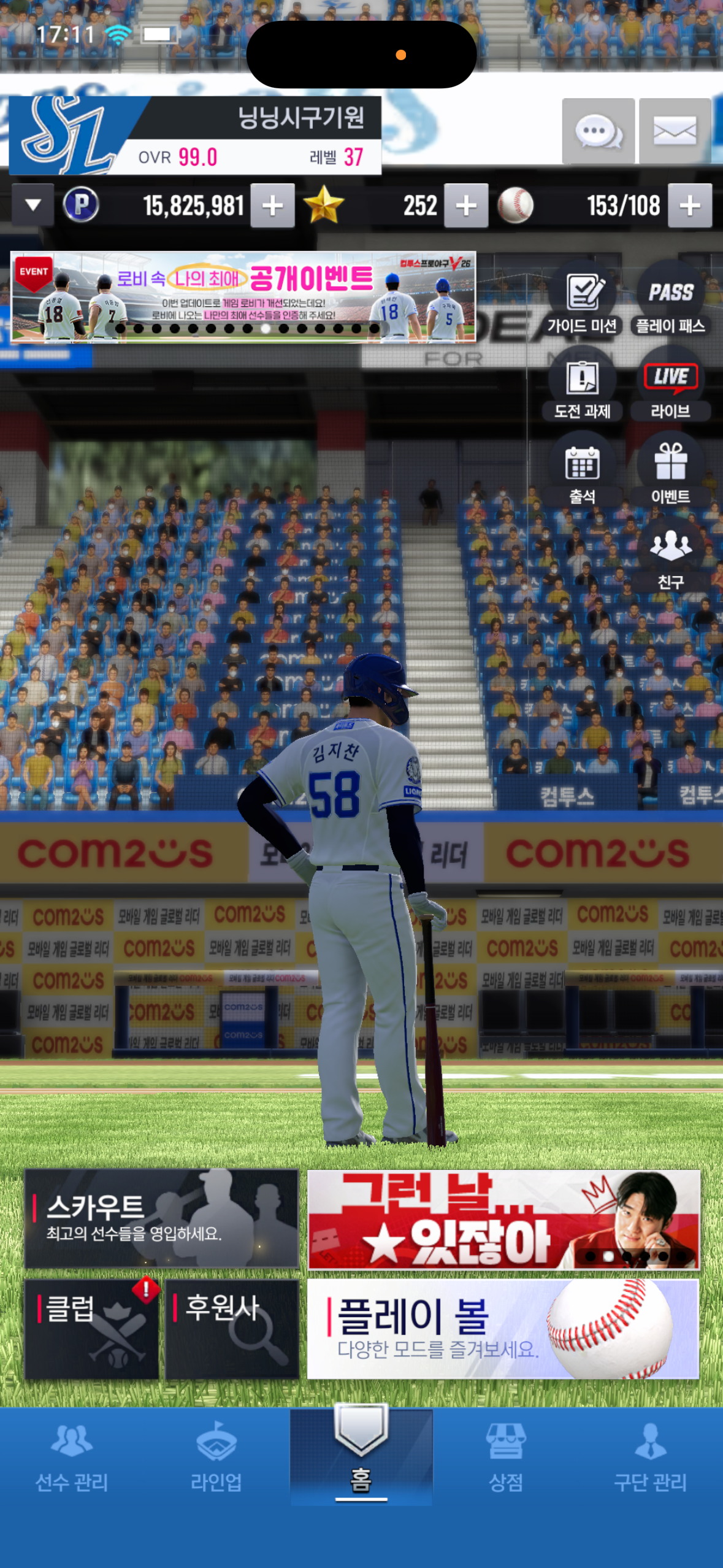The width and height of the screenshot is (723, 1568).
Task: Add more stars with the plus button
Action: click(x=466, y=206)
